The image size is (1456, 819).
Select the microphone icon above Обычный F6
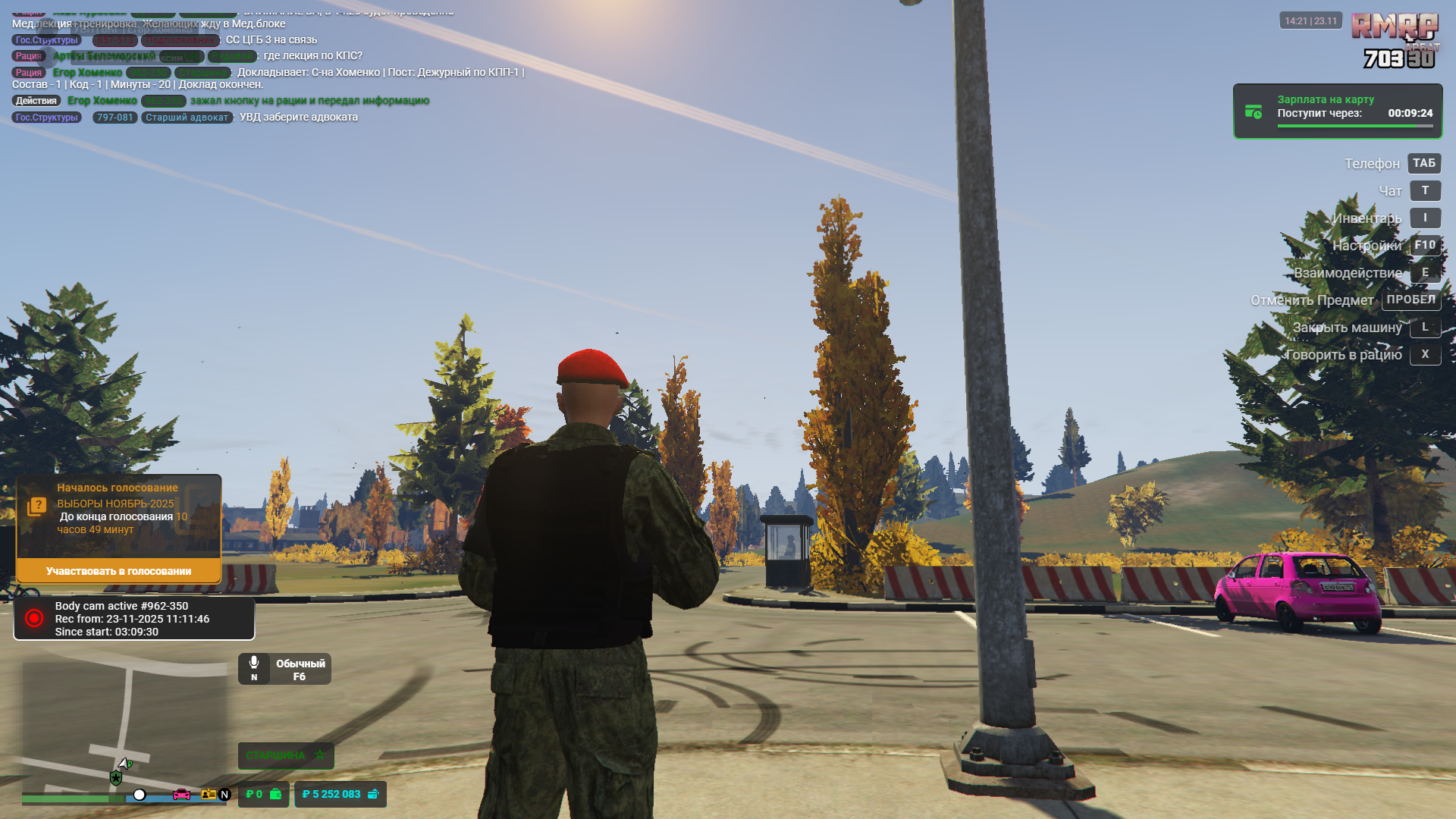click(x=255, y=661)
